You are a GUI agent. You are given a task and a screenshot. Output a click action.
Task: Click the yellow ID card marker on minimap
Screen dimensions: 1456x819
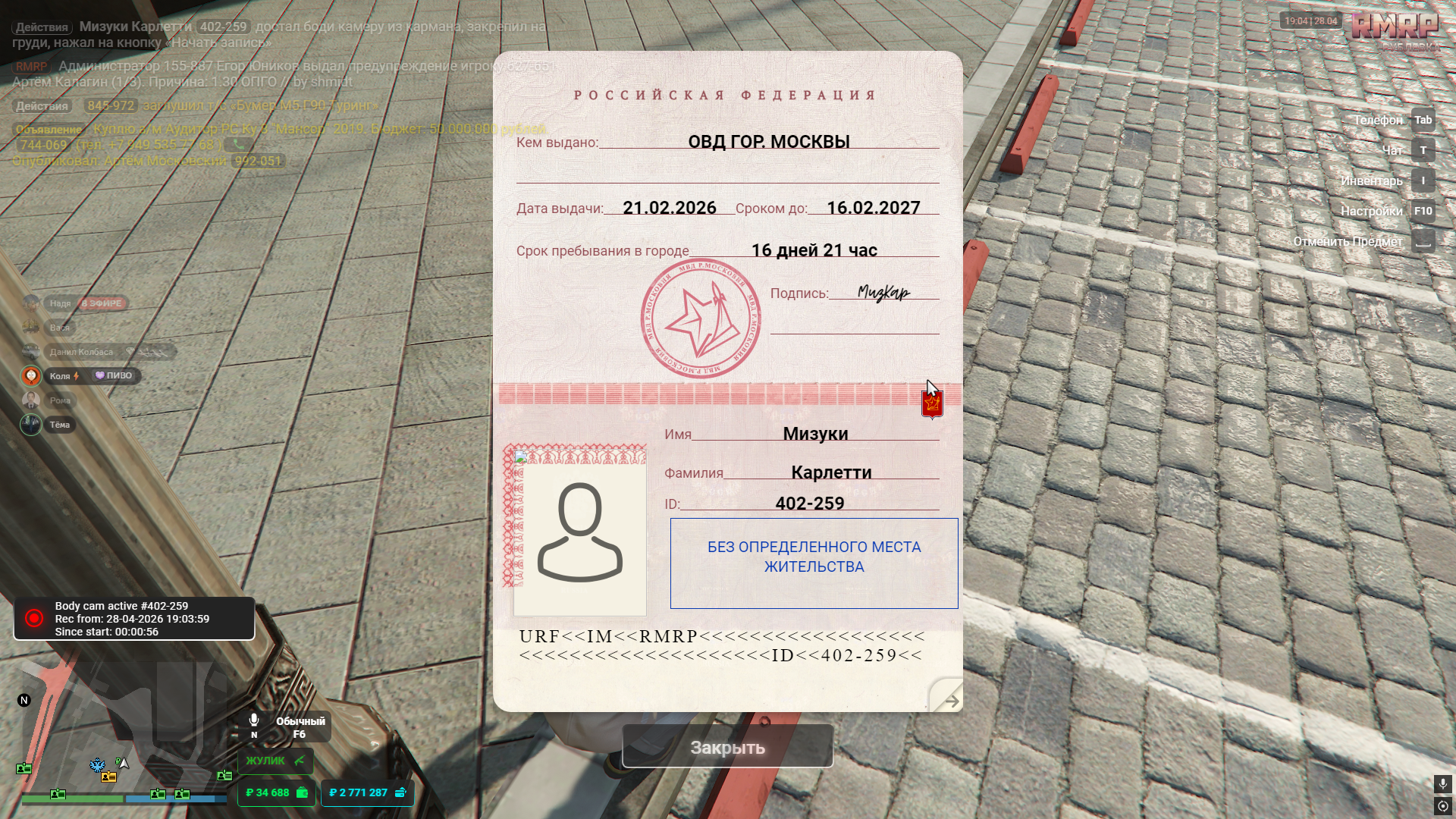[109, 777]
